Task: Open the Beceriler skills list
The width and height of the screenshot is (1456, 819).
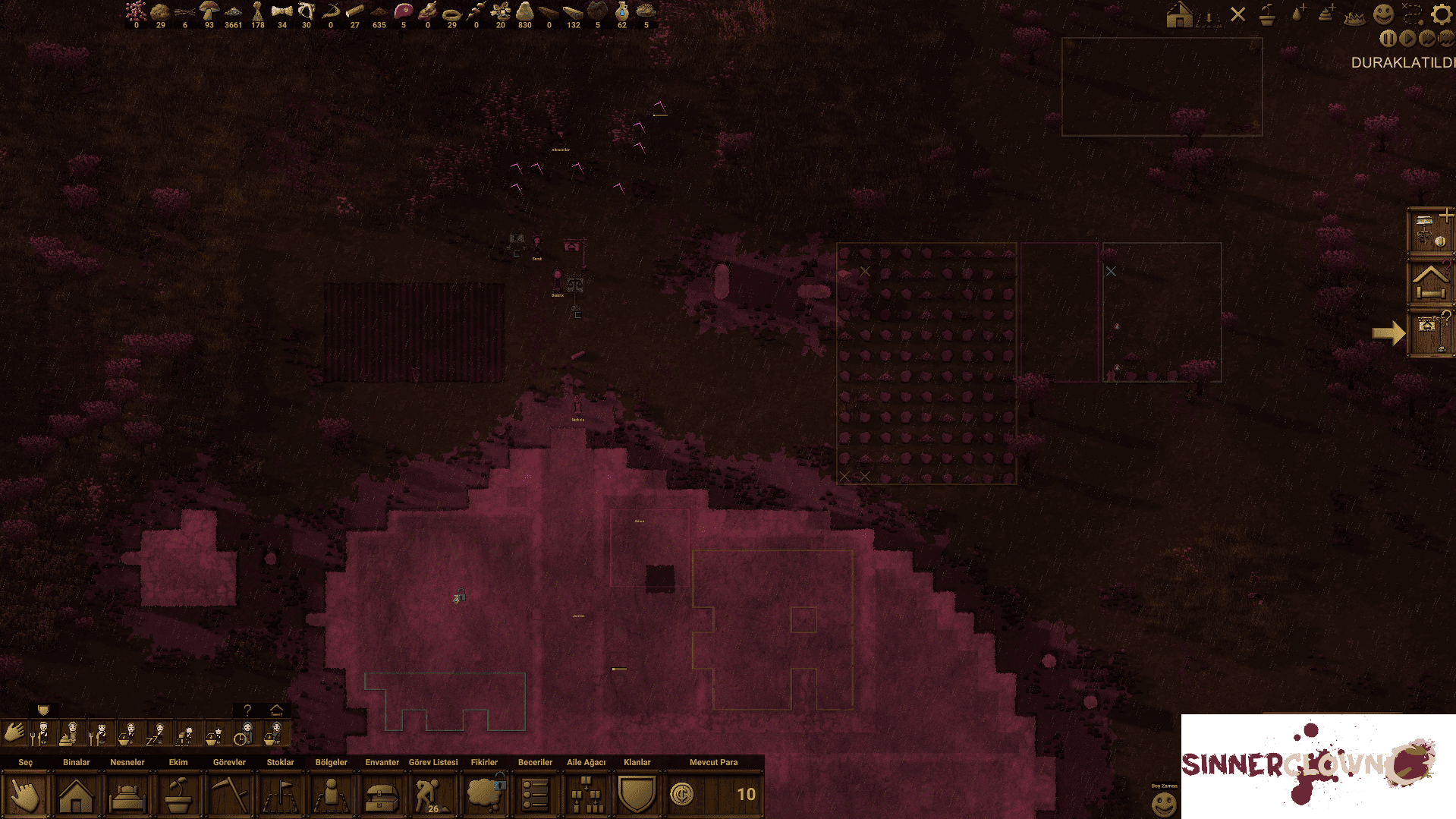Action: pyautogui.click(x=535, y=795)
